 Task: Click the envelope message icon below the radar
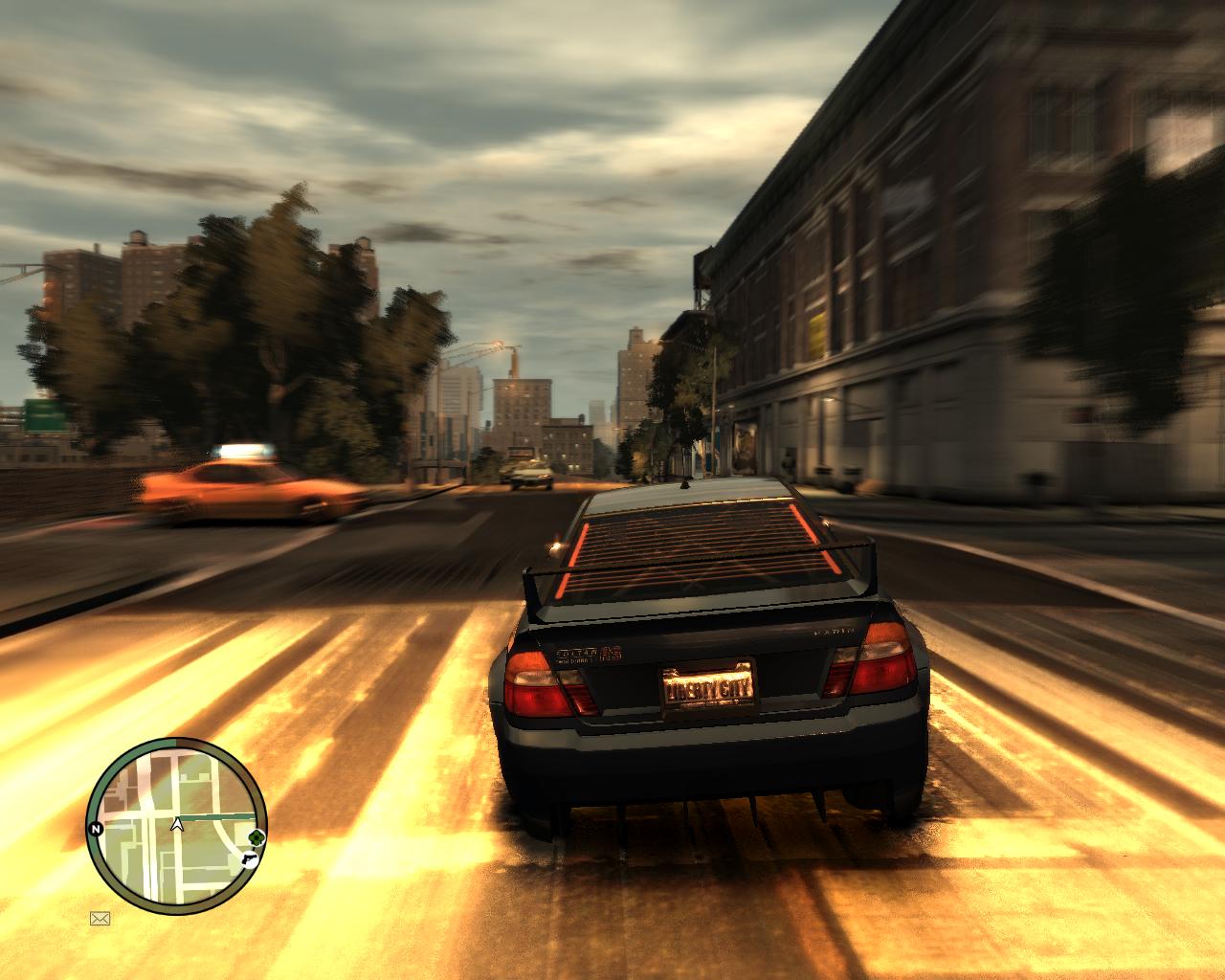coord(100,919)
